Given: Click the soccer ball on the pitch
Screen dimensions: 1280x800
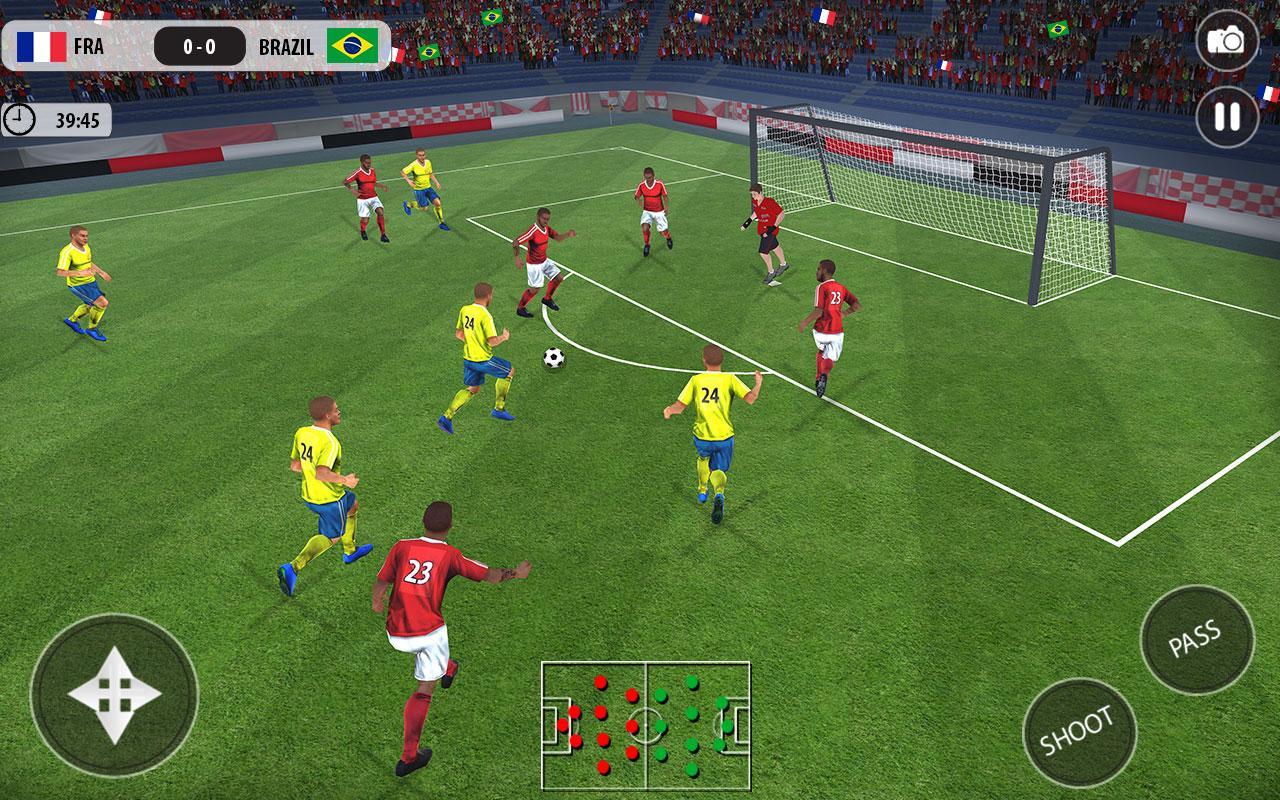Looking at the screenshot, I should point(553,360).
